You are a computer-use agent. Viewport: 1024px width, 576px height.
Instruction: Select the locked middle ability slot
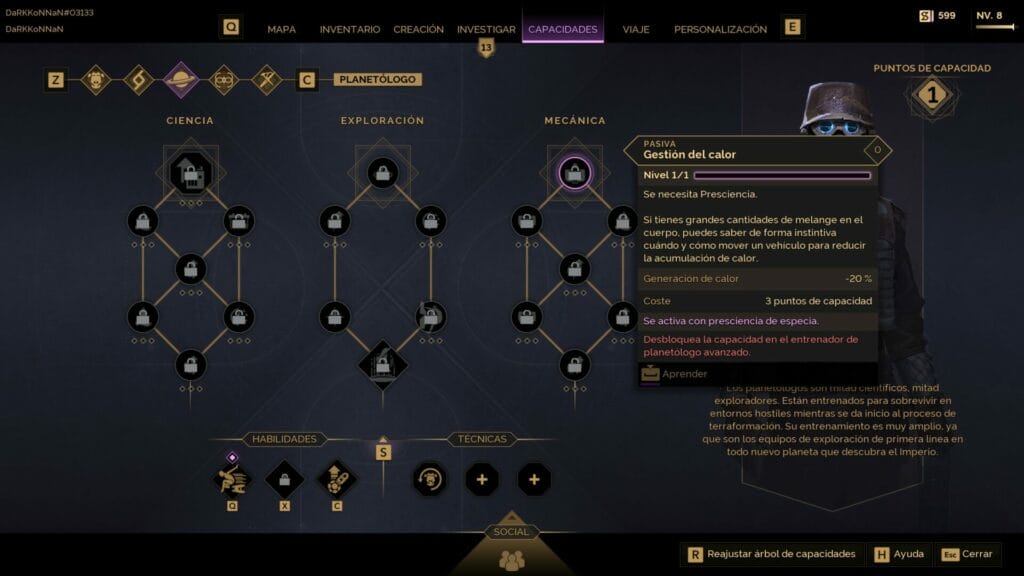(x=284, y=479)
